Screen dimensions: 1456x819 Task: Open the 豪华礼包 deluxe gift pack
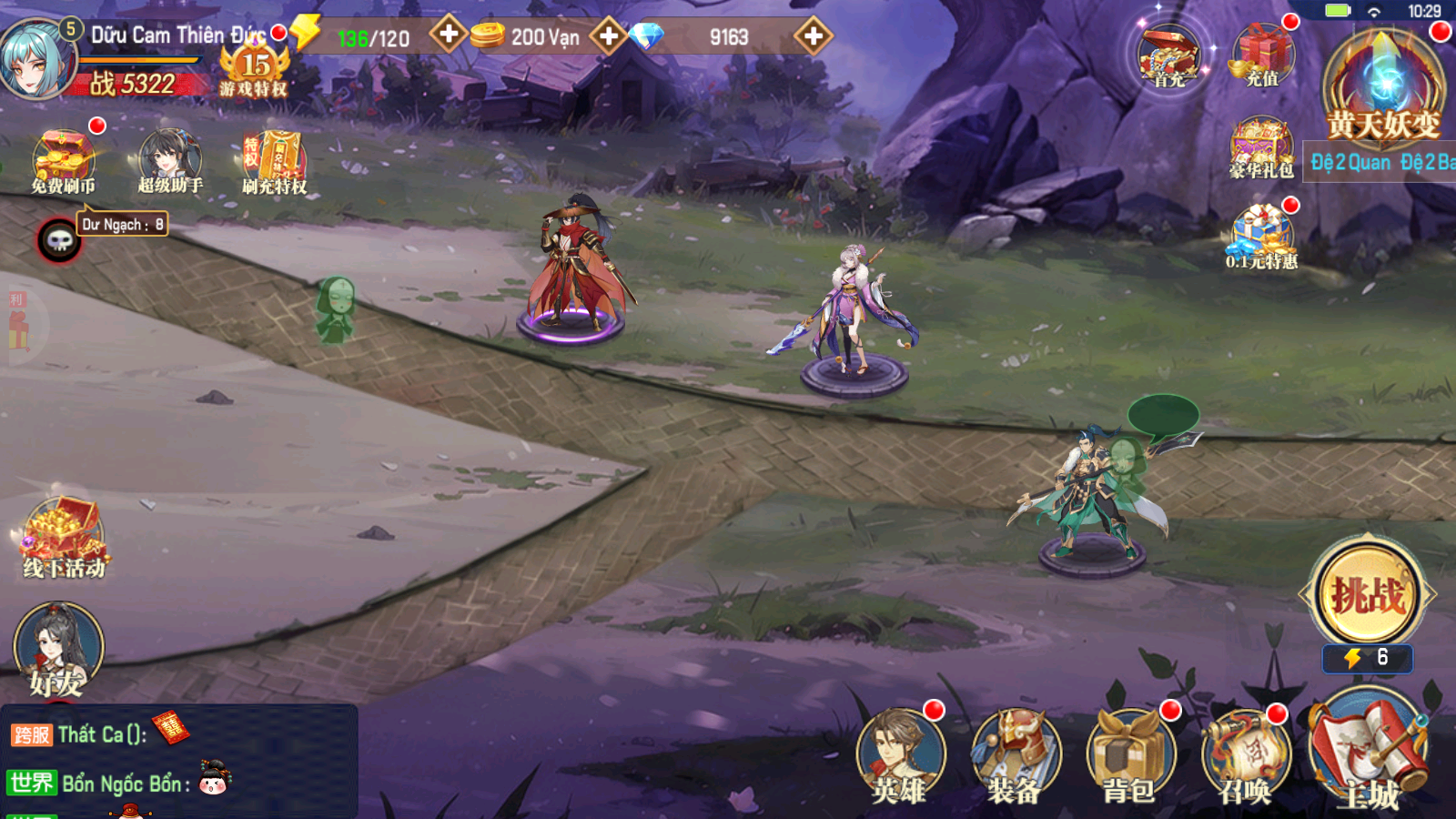click(1261, 147)
